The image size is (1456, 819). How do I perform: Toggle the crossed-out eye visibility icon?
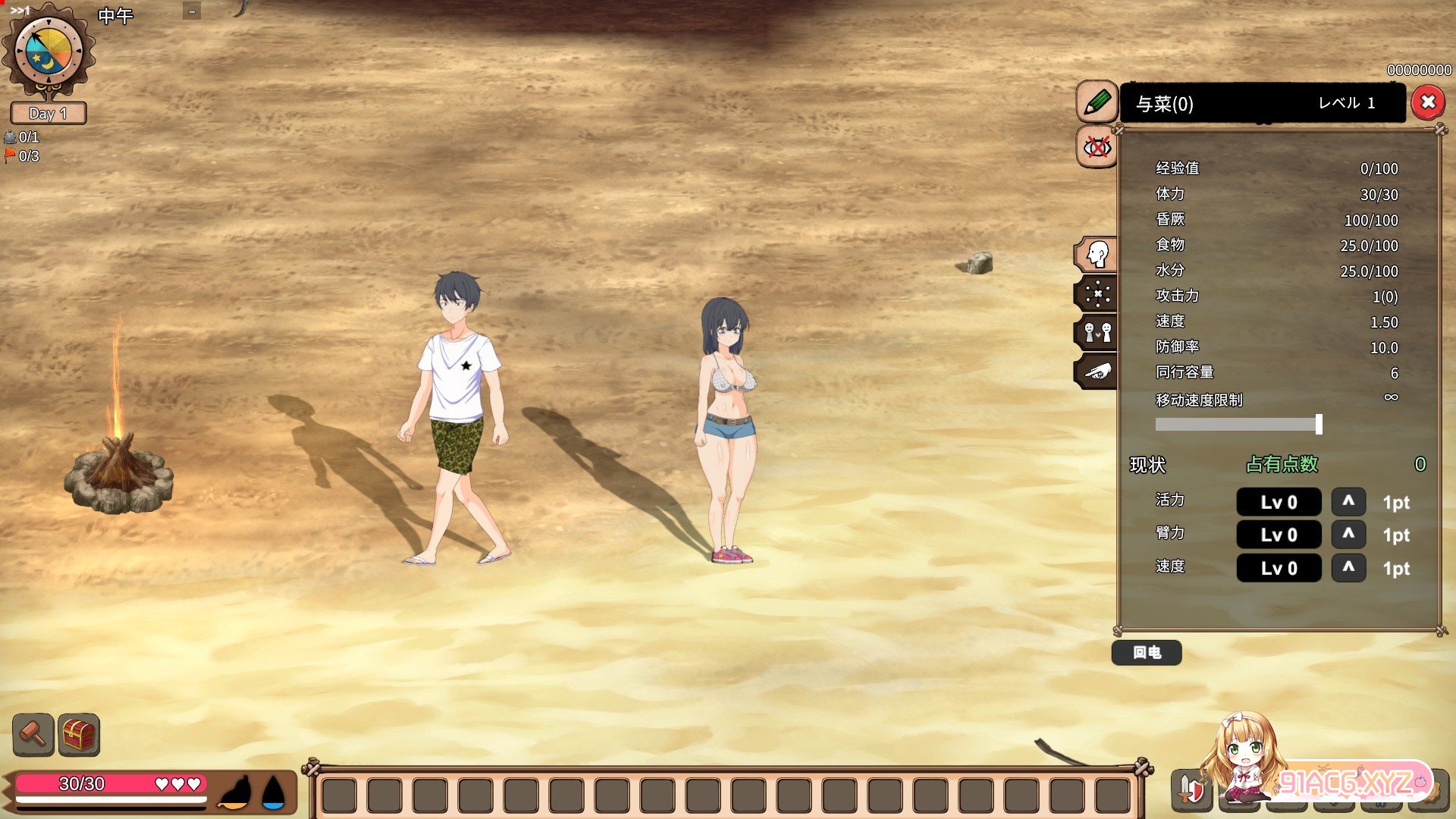pyautogui.click(x=1097, y=146)
